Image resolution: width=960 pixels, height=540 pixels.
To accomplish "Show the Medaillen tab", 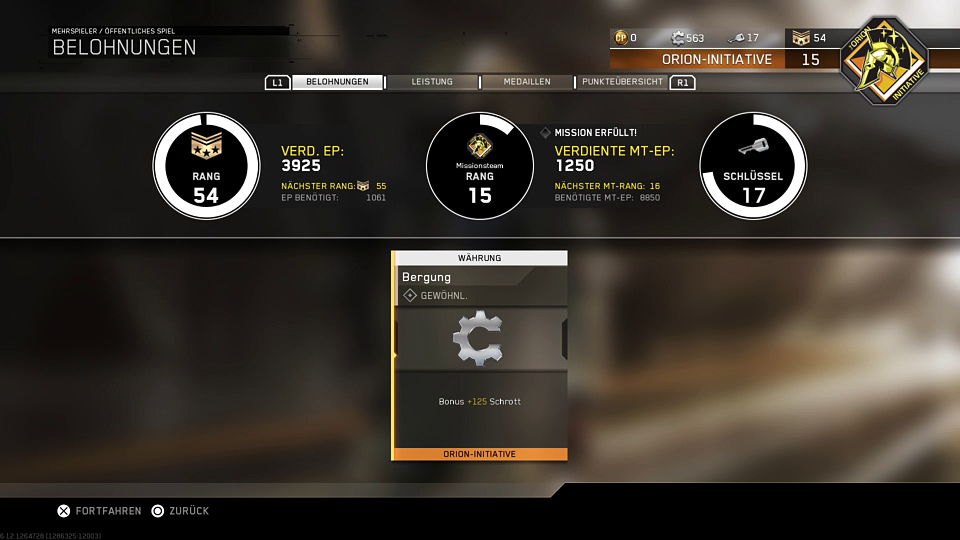I will [x=526, y=82].
